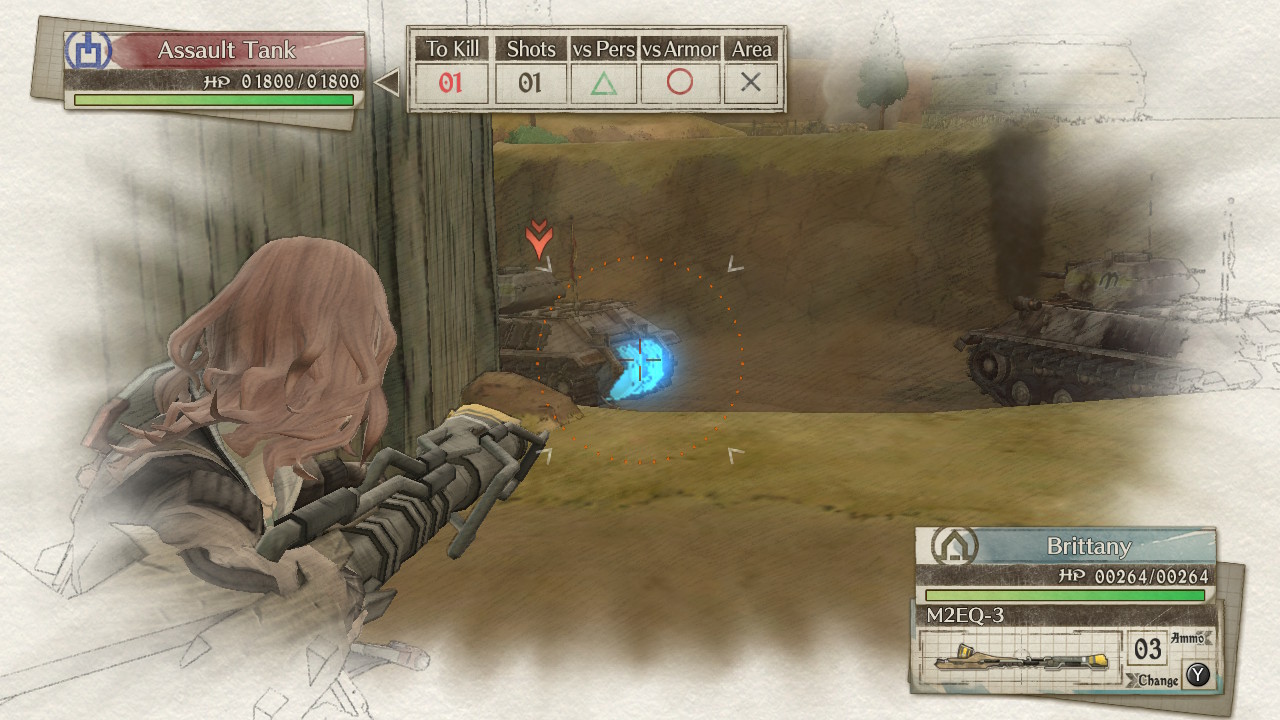Click Brittany's lancer class emblem
This screenshot has width=1280, height=720.
coord(954,546)
